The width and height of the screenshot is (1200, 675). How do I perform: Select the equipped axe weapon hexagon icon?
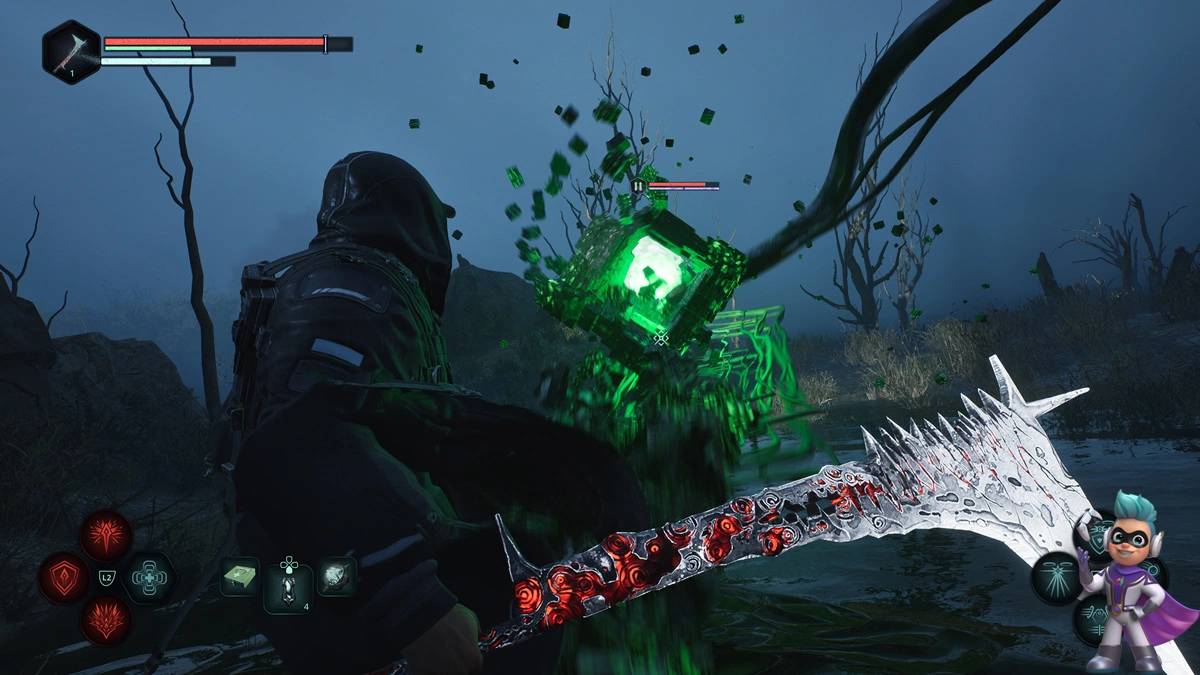point(71,51)
